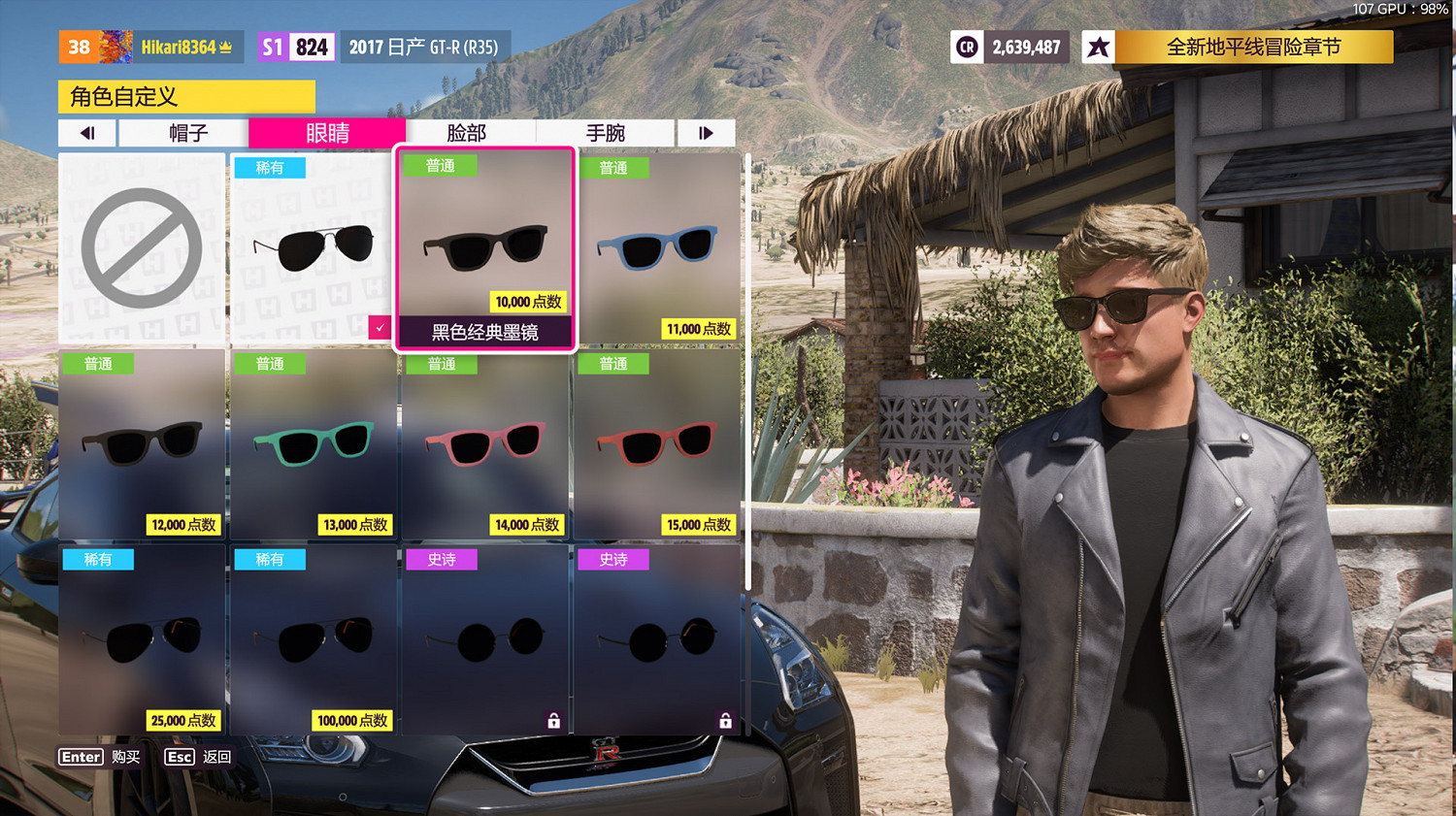Choose the 100,000 point rare aviators
The height and width of the screenshot is (816, 1456).
(313, 640)
